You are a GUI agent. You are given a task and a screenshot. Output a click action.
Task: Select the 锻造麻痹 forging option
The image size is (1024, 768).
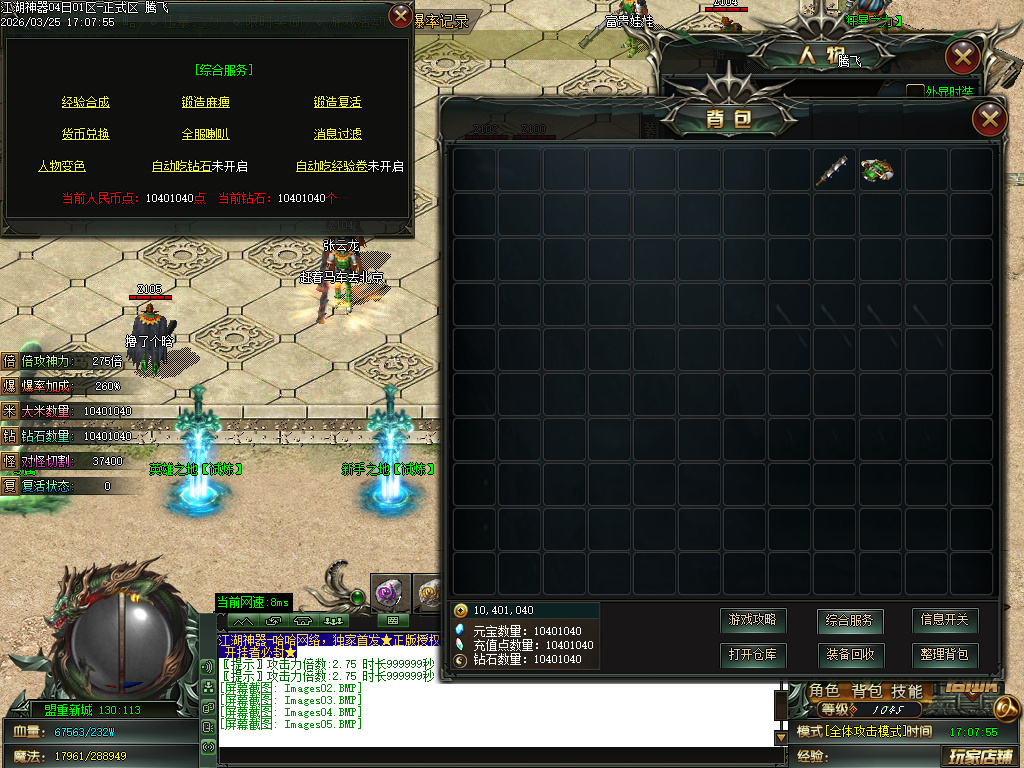coord(206,102)
